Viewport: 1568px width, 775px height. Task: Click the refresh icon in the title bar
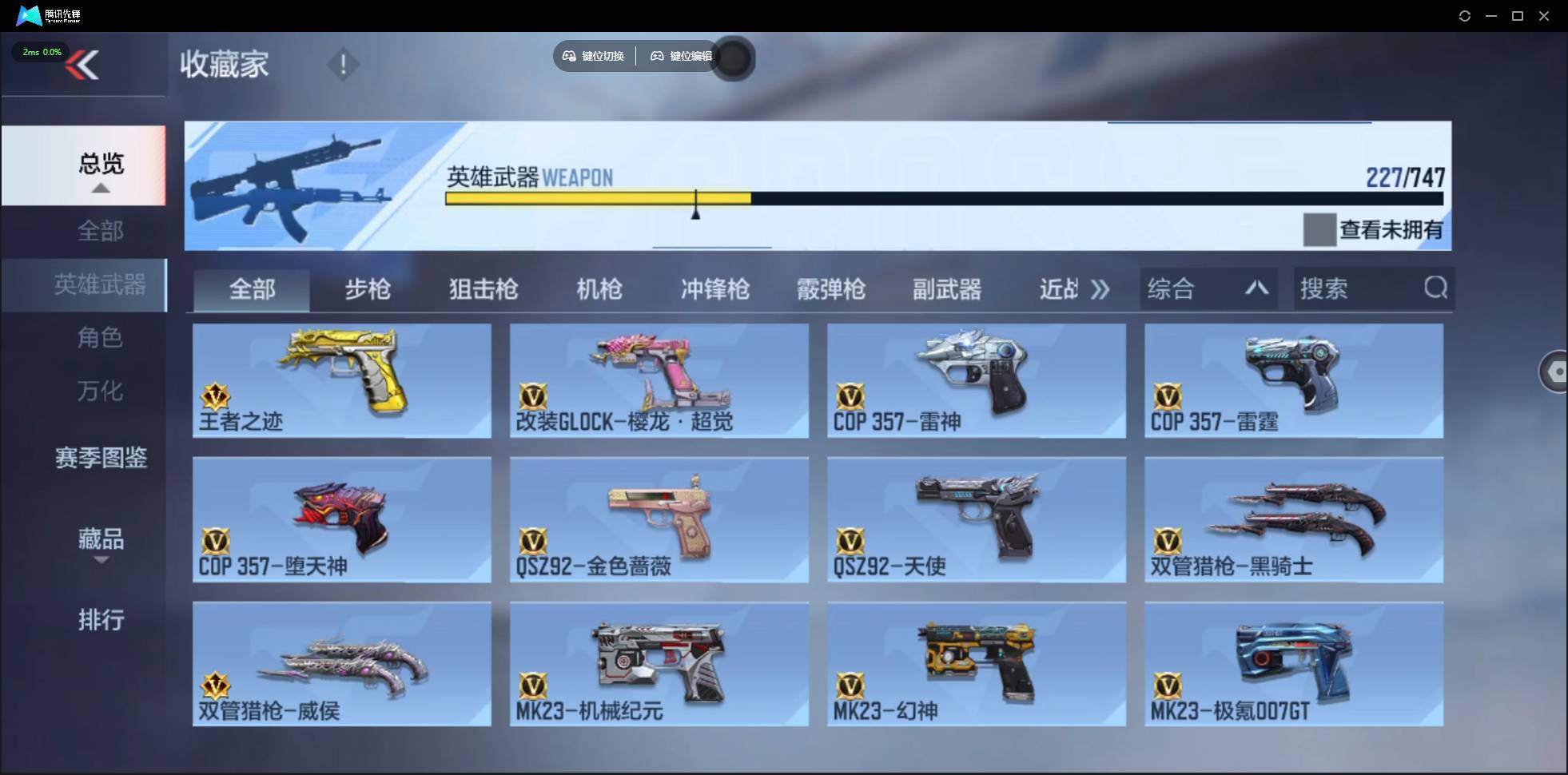pyautogui.click(x=1466, y=15)
